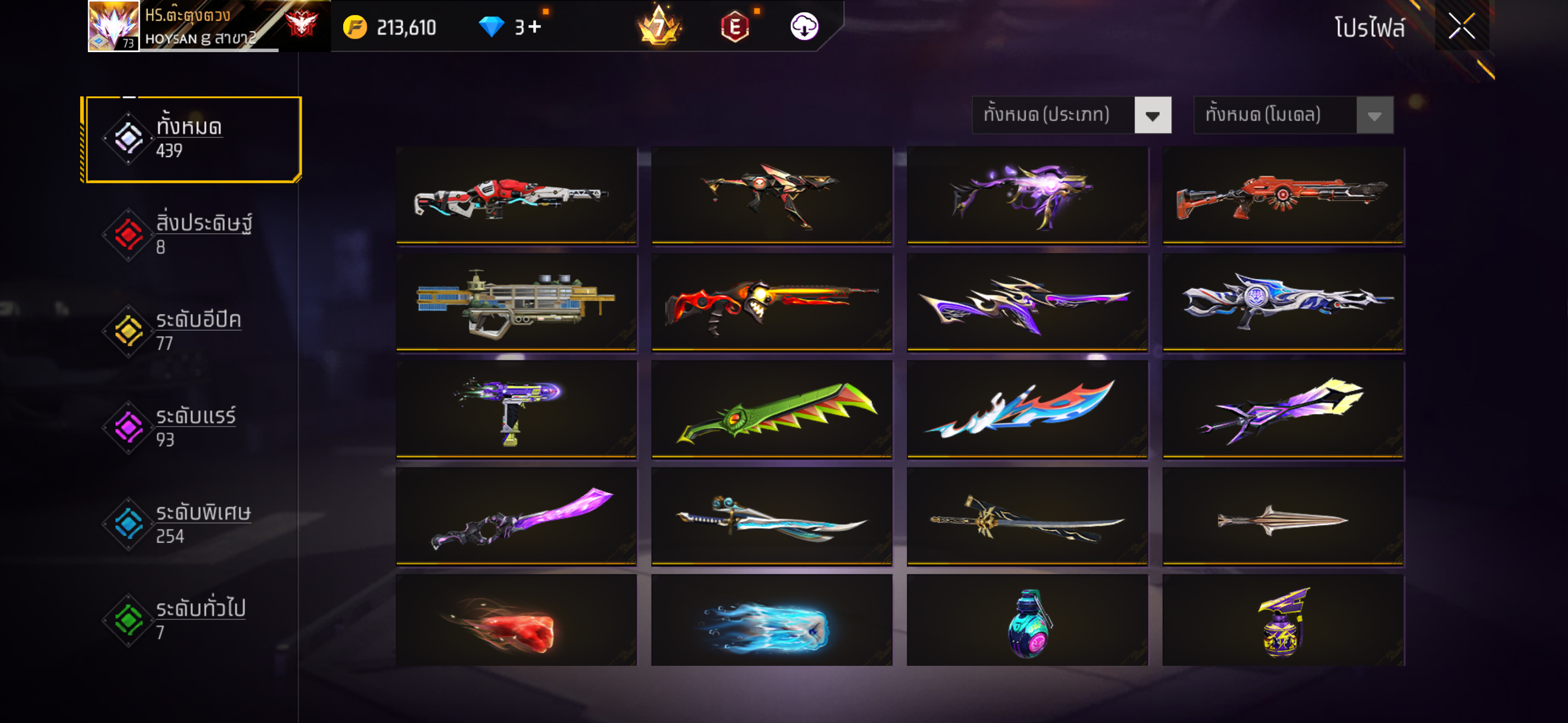Open the gold number 7 rank badge
Image resolution: width=1568 pixels, height=723 pixels.
(x=658, y=27)
